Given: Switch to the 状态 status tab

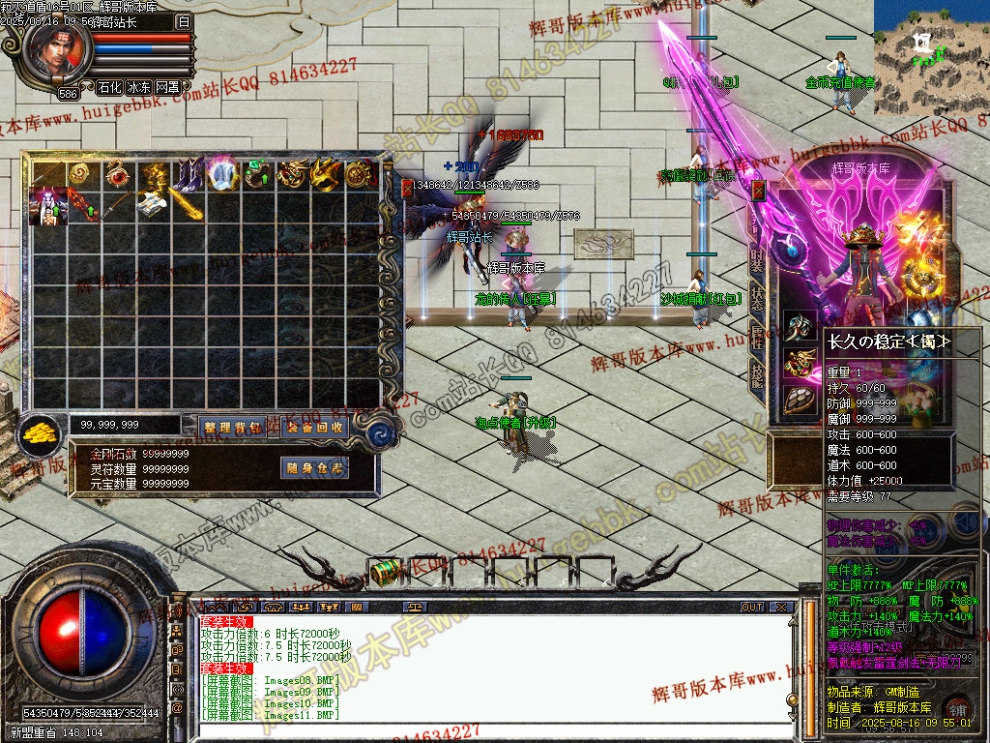Looking at the screenshot, I should point(758,300).
